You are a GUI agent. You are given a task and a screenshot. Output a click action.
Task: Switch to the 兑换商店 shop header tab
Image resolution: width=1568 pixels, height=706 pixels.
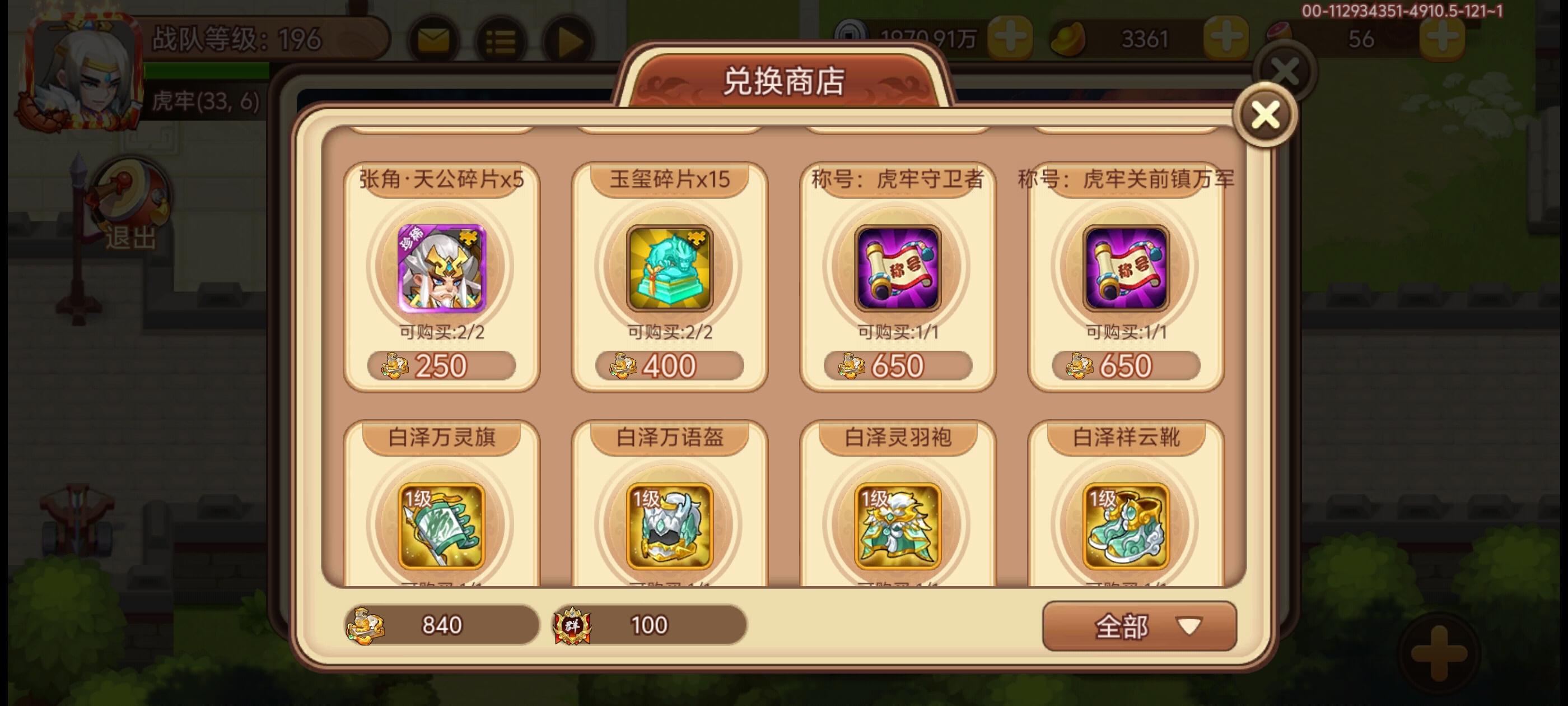(x=784, y=80)
